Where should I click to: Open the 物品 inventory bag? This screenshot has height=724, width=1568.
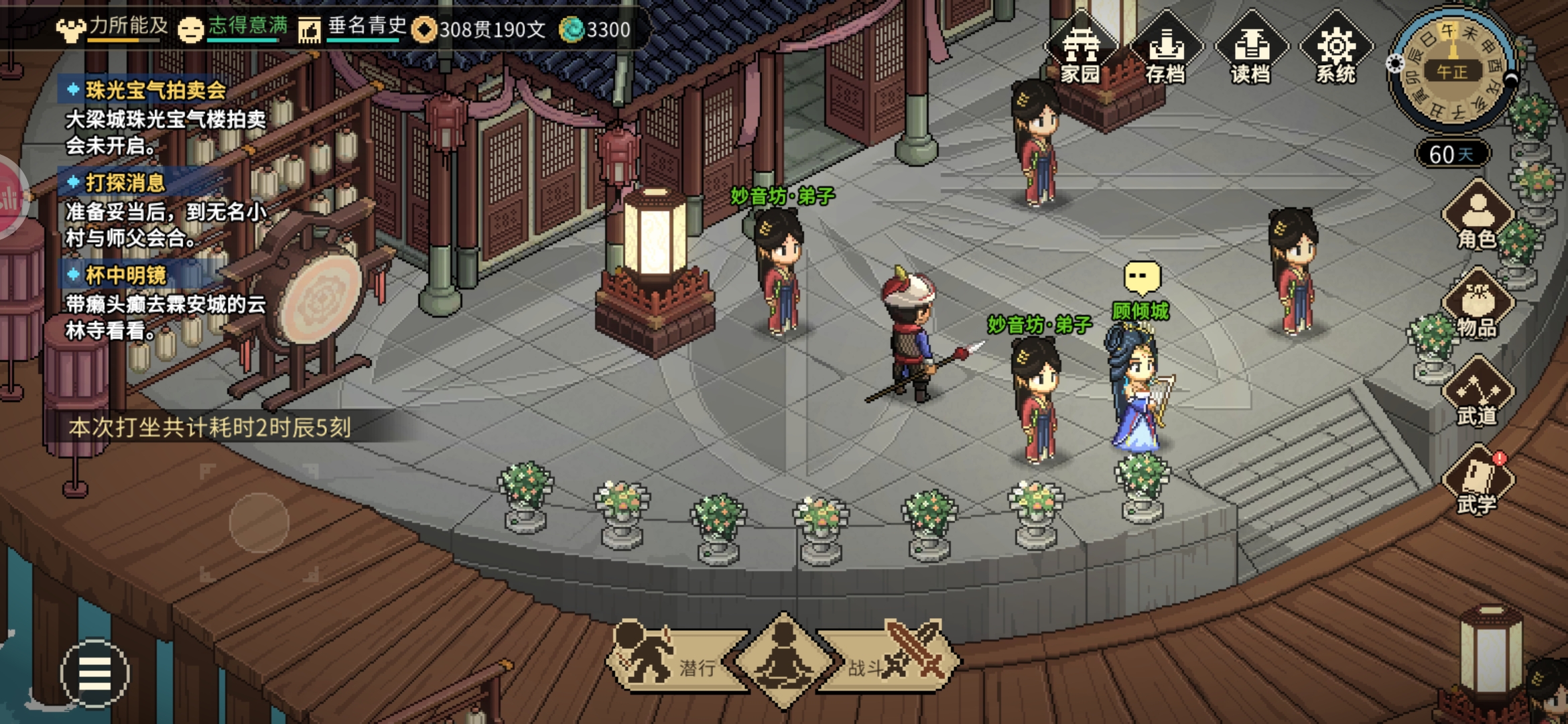(1477, 306)
